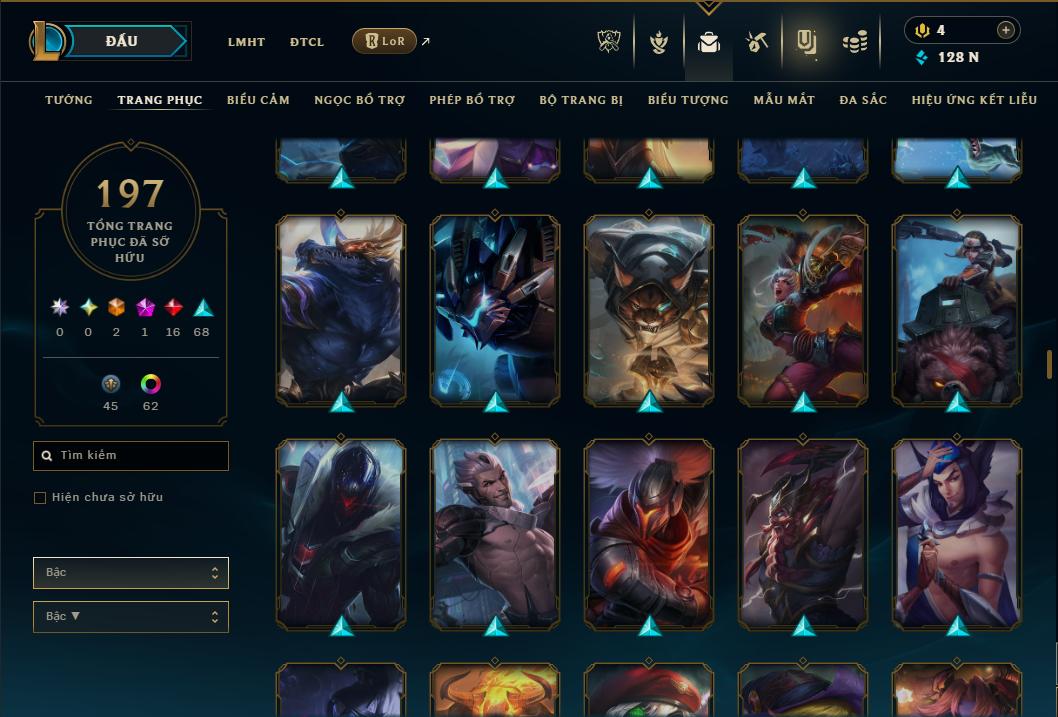The height and width of the screenshot is (717, 1058).
Task: Open the loot chest icon in top bar
Action: point(756,42)
